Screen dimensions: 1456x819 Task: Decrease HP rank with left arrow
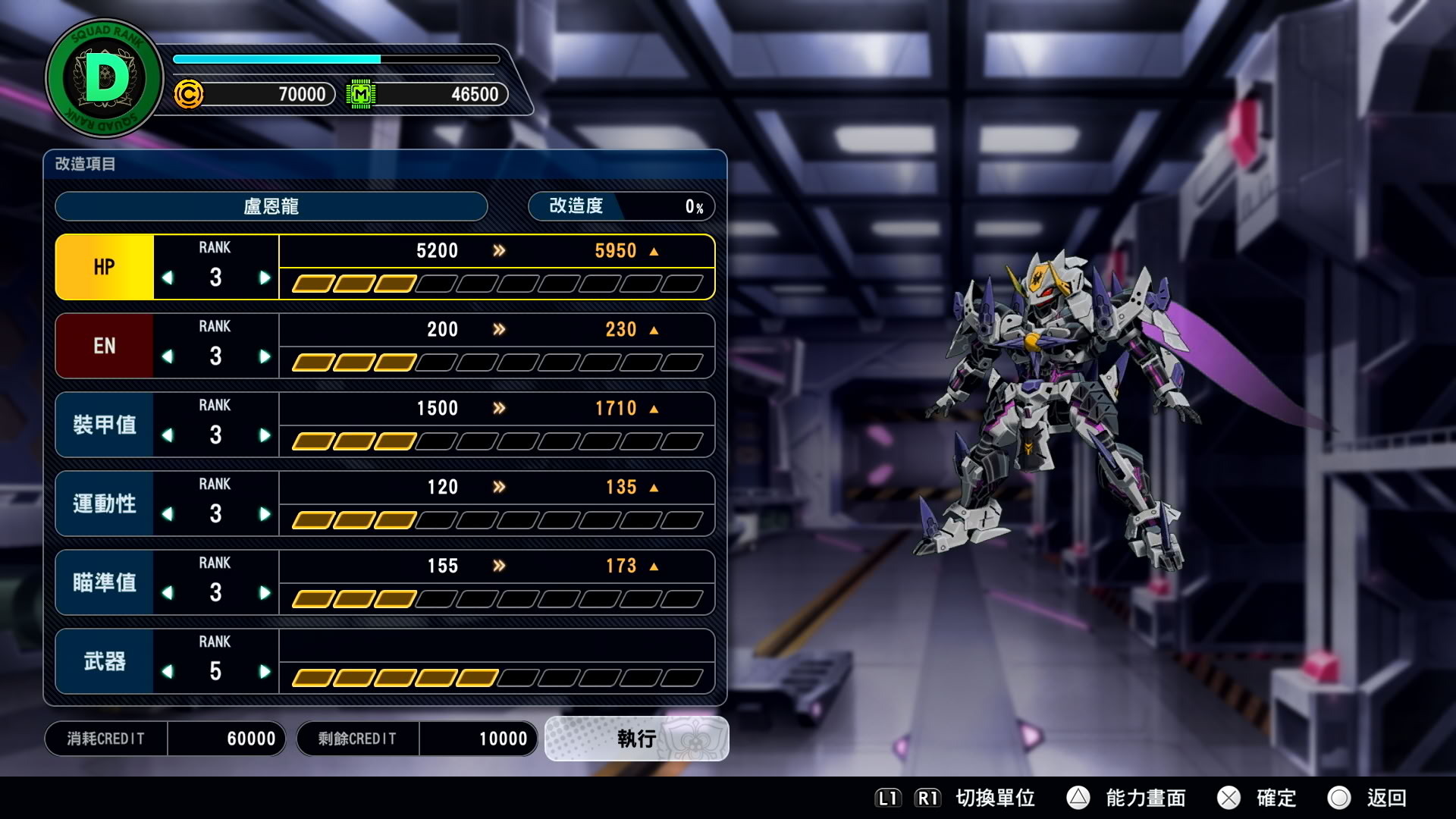tap(168, 278)
